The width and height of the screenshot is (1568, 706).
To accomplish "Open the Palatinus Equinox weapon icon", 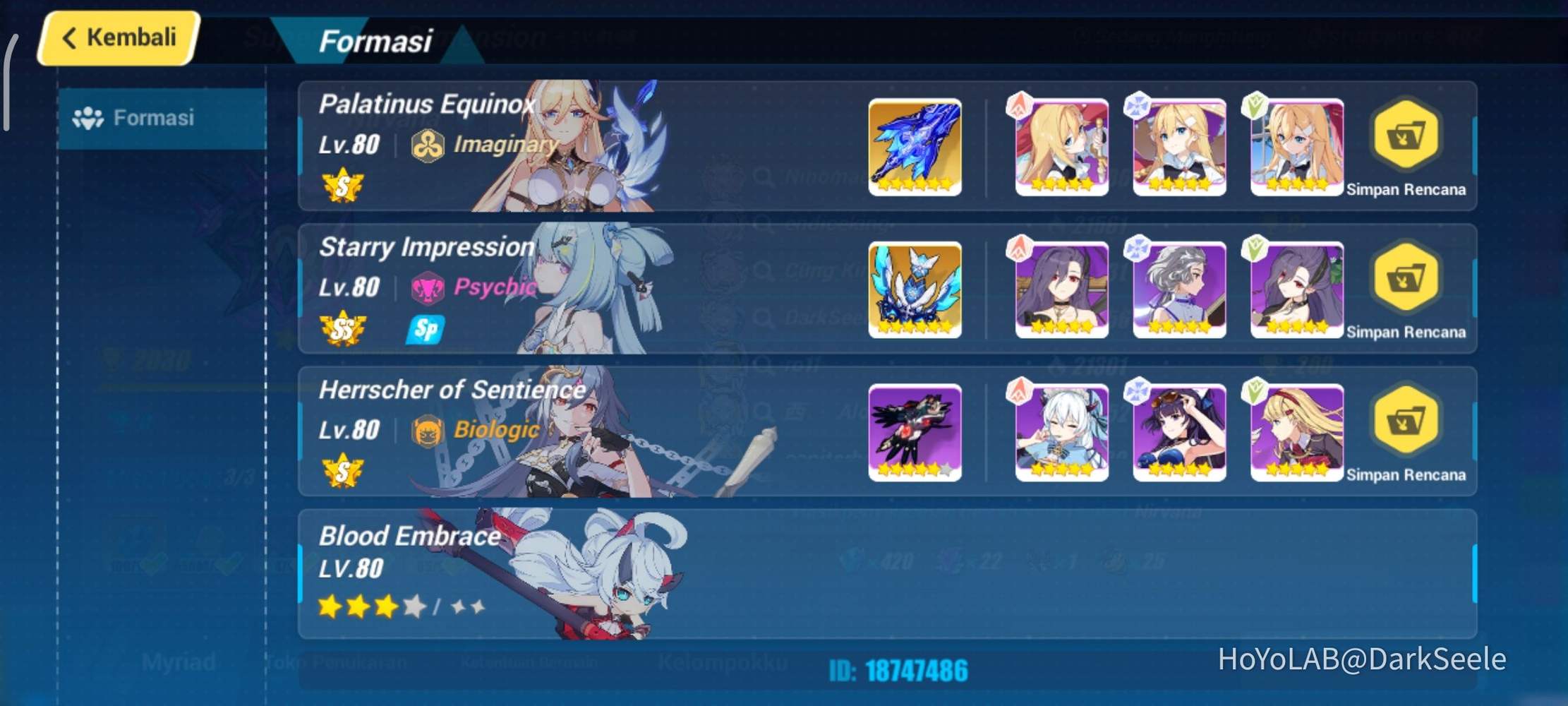I will point(915,146).
